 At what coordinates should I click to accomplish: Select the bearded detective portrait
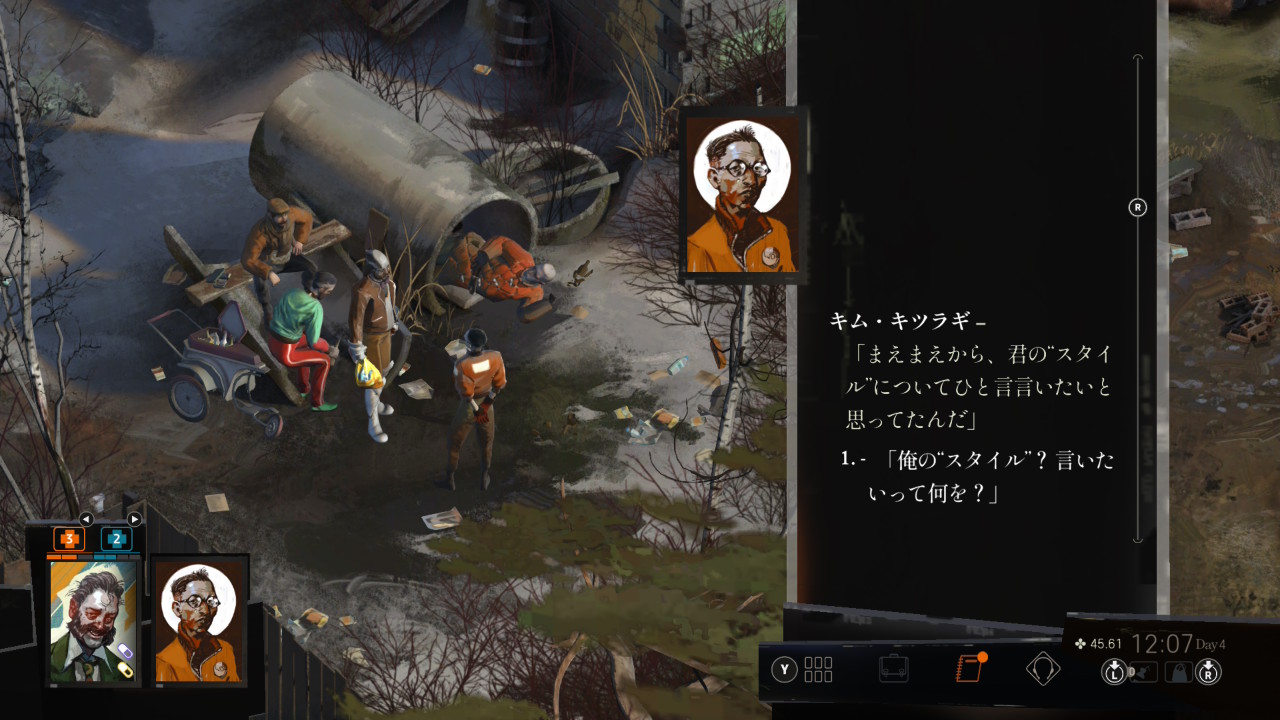[x=93, y=620]
